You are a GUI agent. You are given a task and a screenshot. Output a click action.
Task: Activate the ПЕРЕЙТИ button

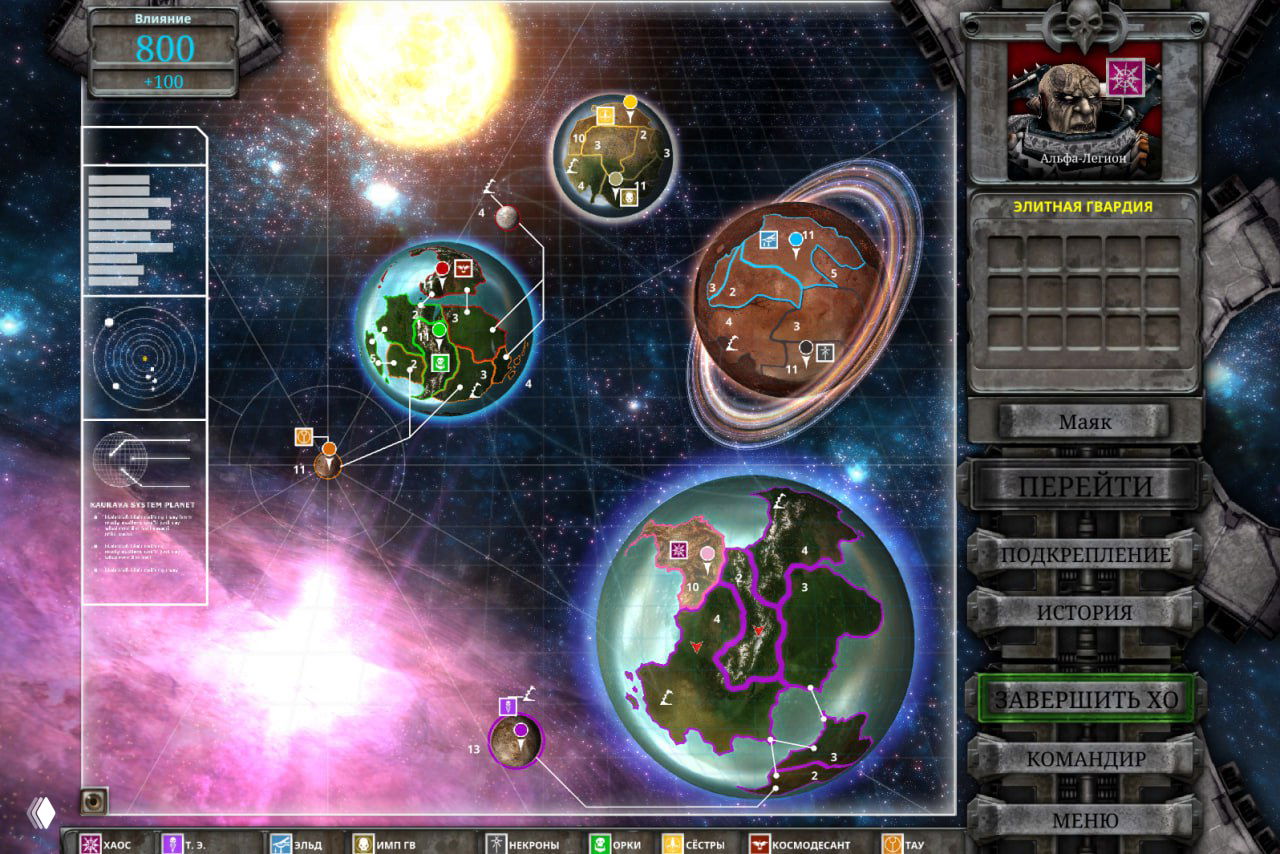point(1085,487)
